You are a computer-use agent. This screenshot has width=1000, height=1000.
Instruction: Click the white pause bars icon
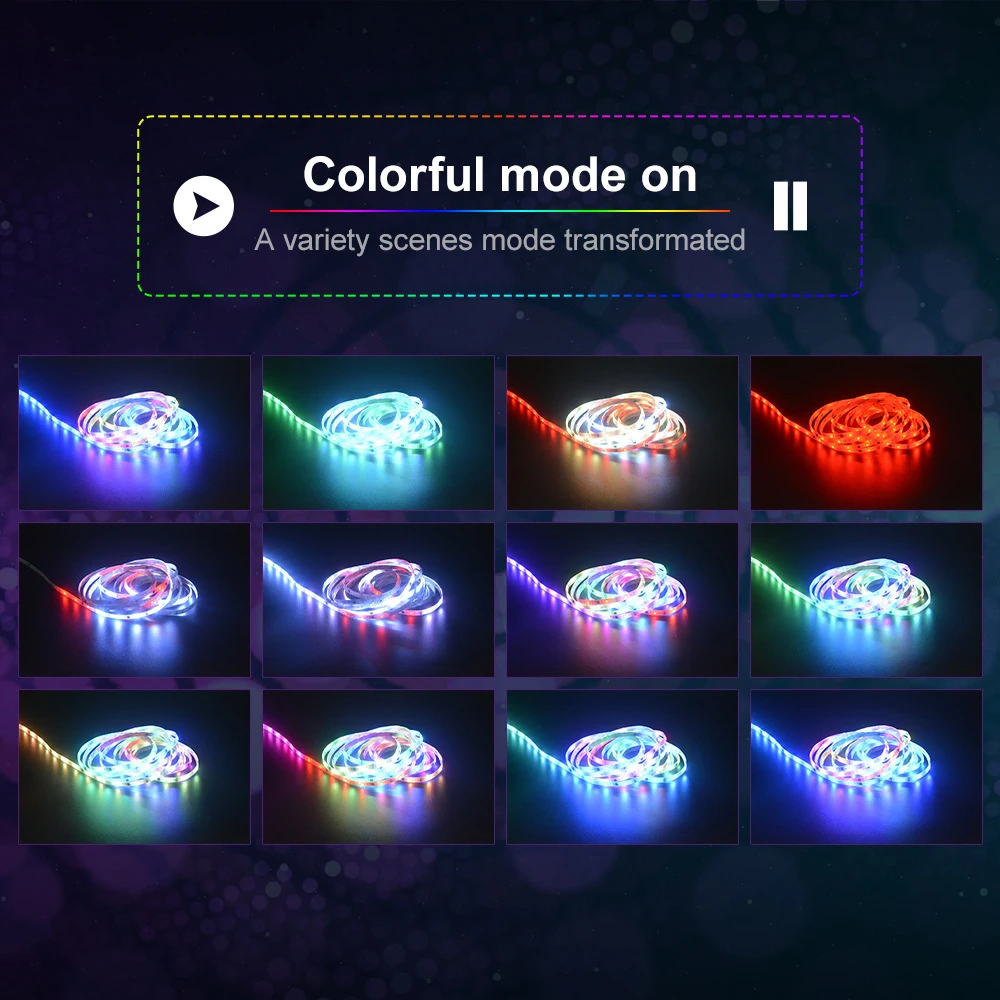tap(790, 206)
